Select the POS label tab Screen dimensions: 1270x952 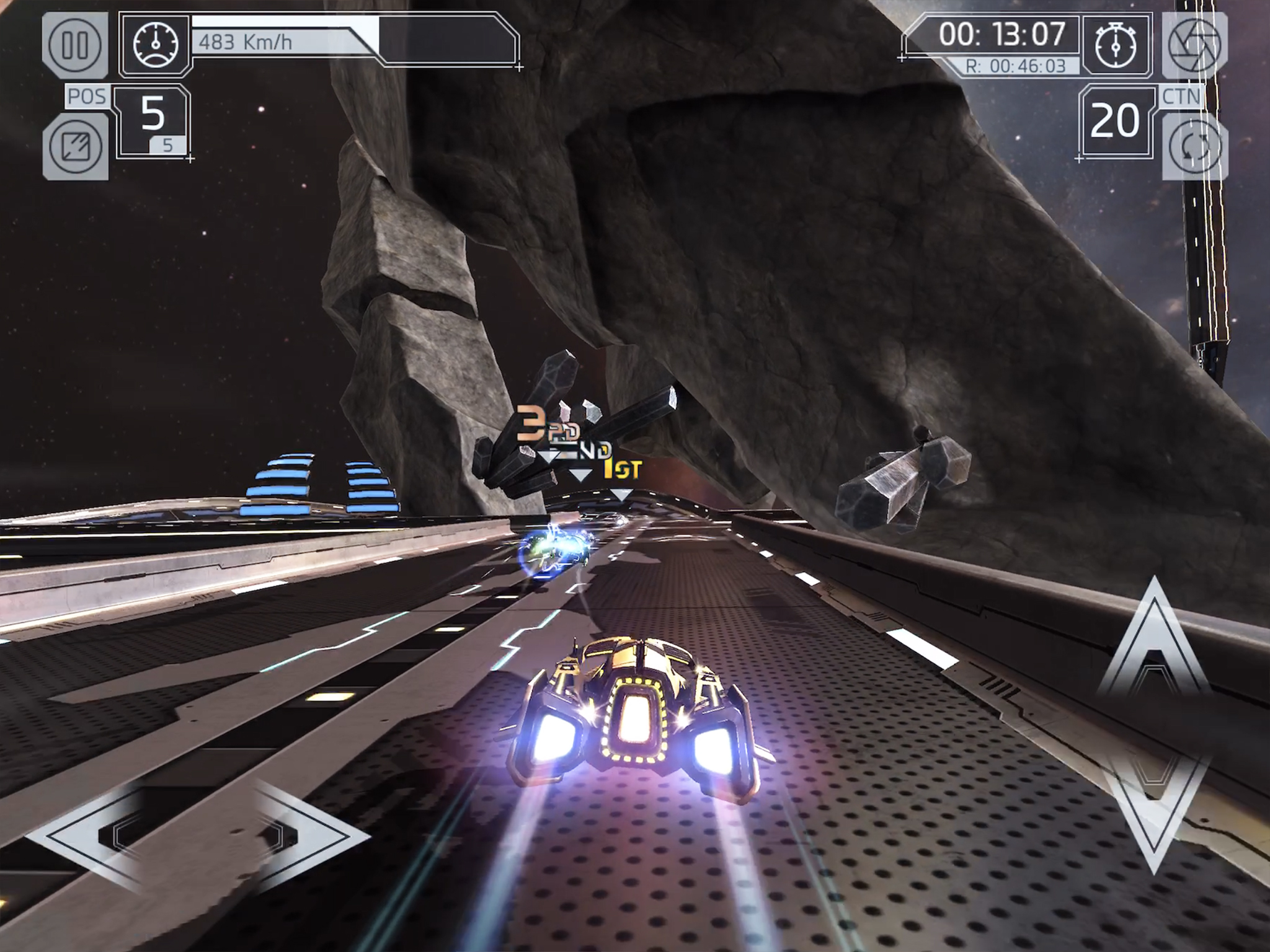[x=87, y=96]
